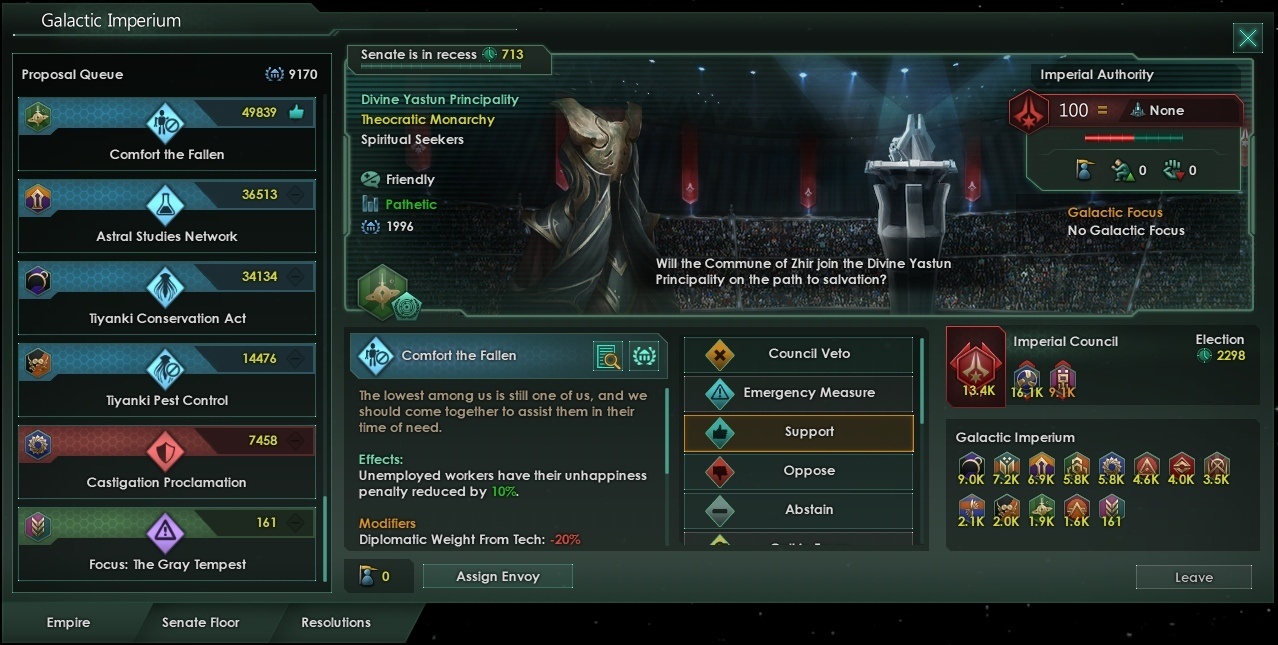Vote Oppose on the resolution
Image resolution: width=1278 pixels, height=645 pixels.
click(798, 471)
